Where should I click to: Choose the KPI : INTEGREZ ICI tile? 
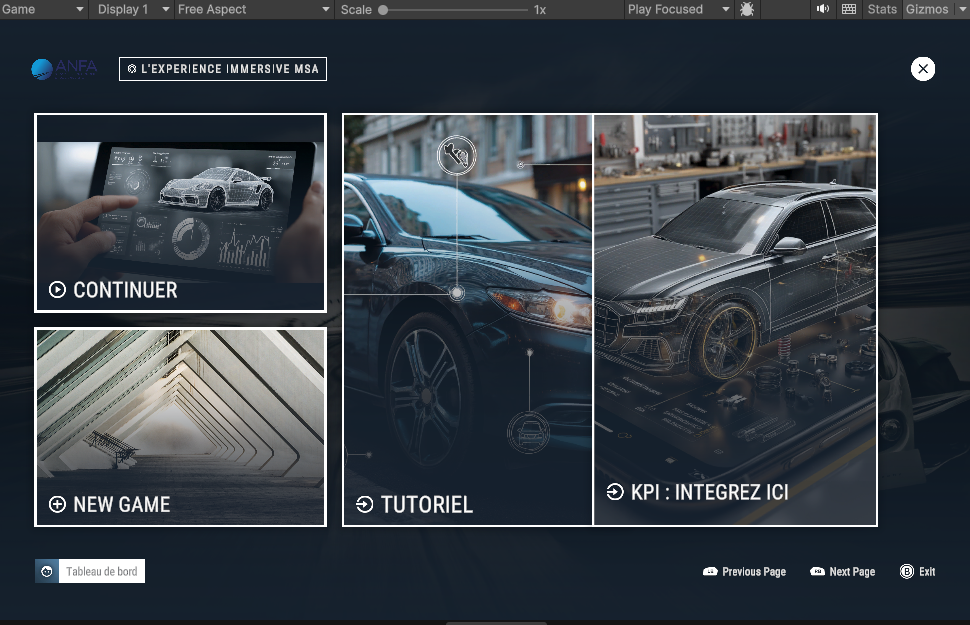click(735, 320)
